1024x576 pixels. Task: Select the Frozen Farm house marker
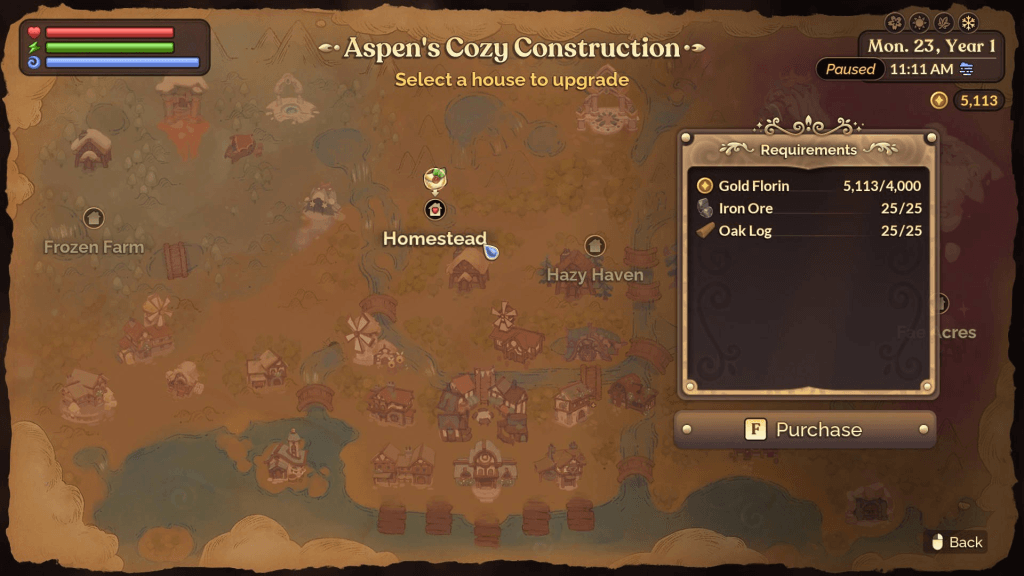(94, 217)
